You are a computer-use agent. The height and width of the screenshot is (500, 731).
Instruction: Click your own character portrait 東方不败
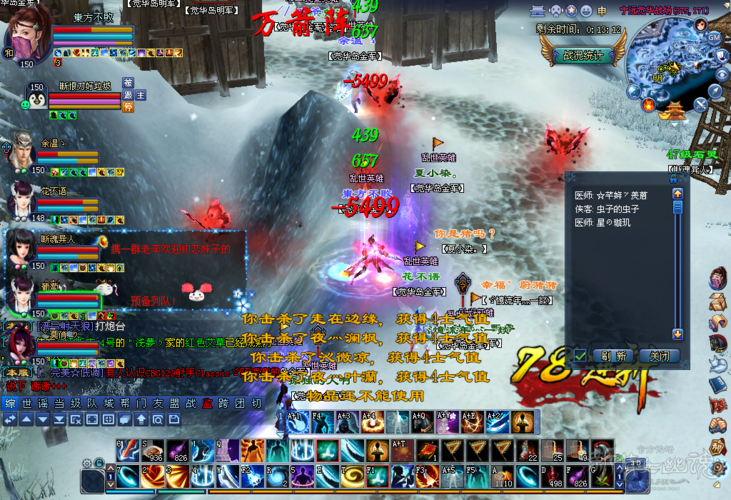pyautogui.click(x=27, y=37)
